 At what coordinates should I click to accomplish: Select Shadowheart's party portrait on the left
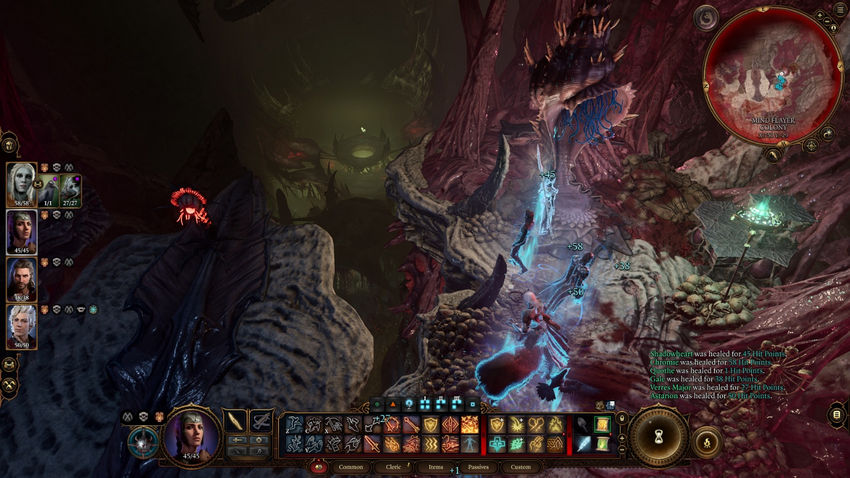pyautogui.click(x=21, y=232)
